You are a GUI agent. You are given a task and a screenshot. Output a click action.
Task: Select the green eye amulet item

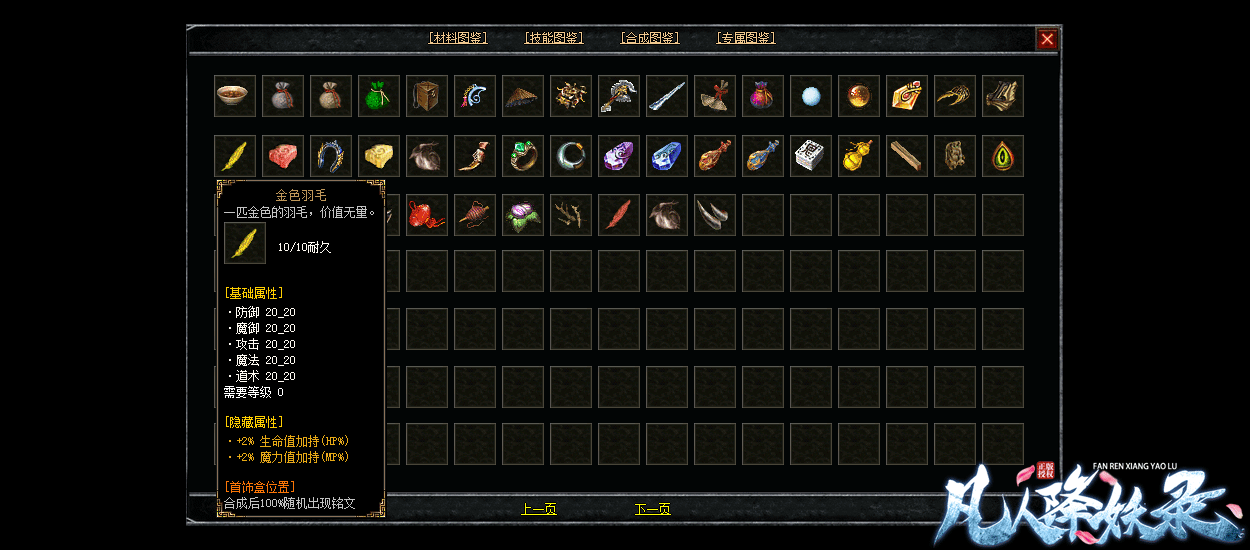(x=1003, y=156)
